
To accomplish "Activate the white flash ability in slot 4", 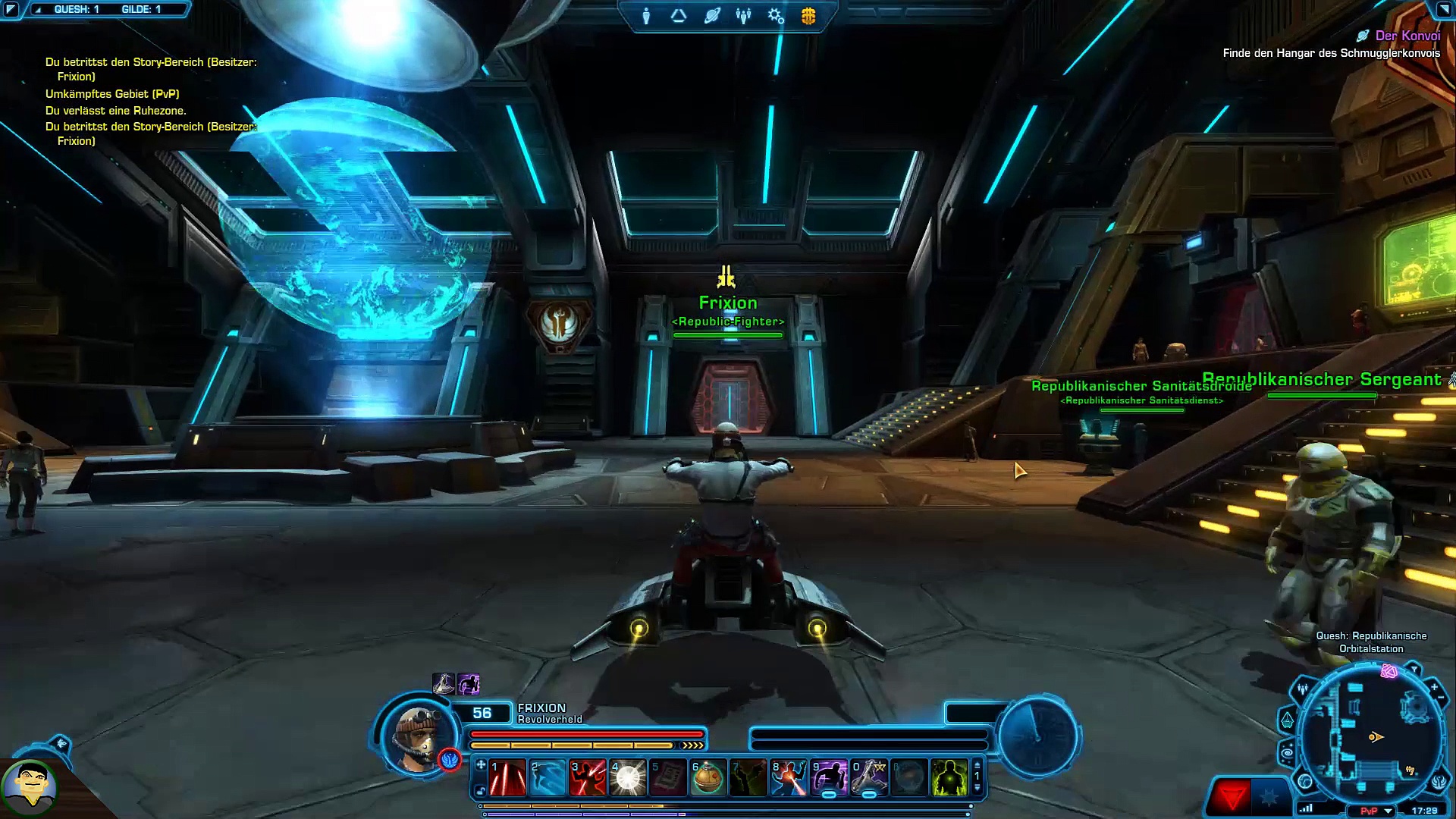I will click(x=628, y=778).
